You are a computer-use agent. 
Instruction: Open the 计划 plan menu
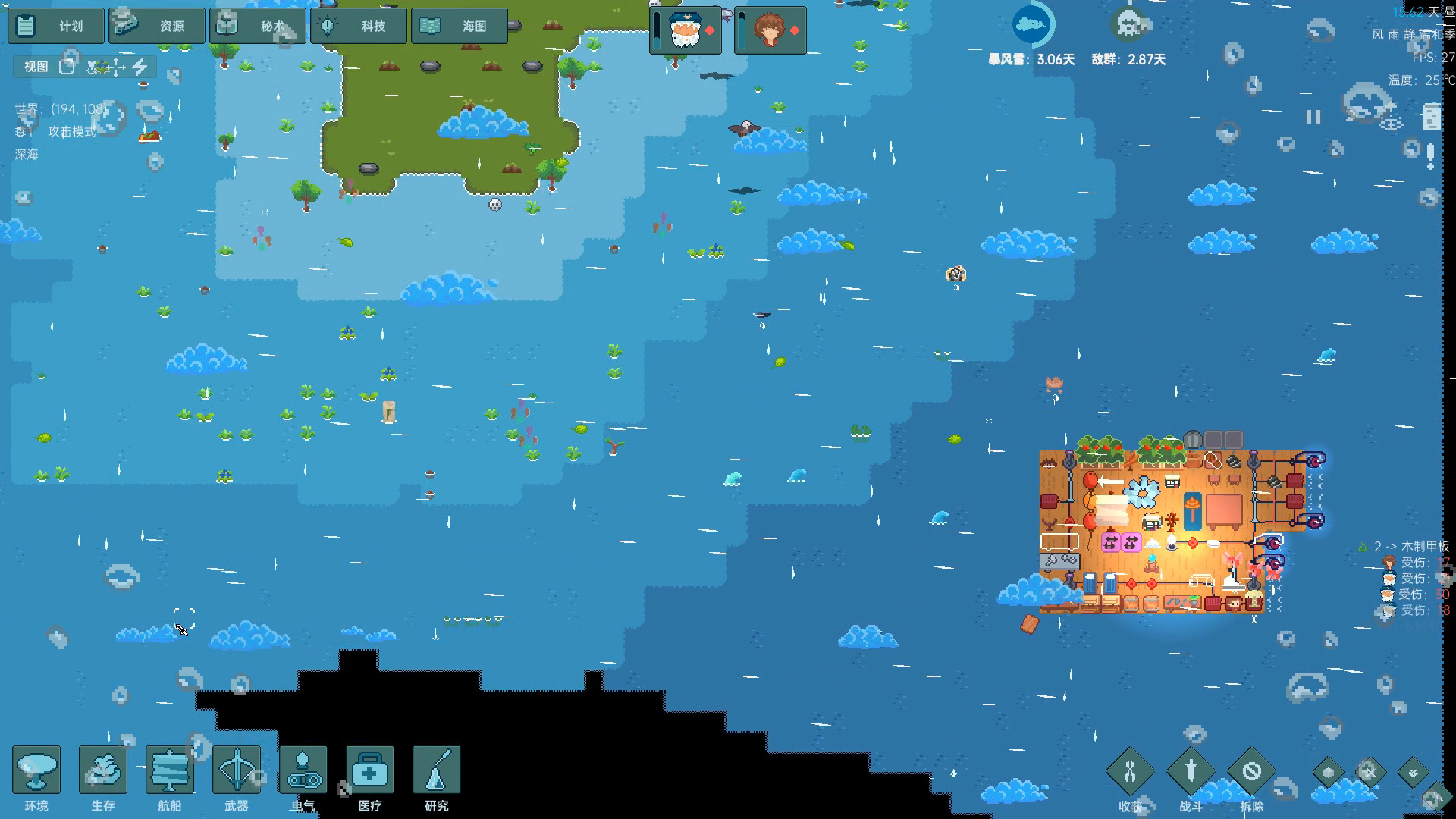(x=55, y=25)
